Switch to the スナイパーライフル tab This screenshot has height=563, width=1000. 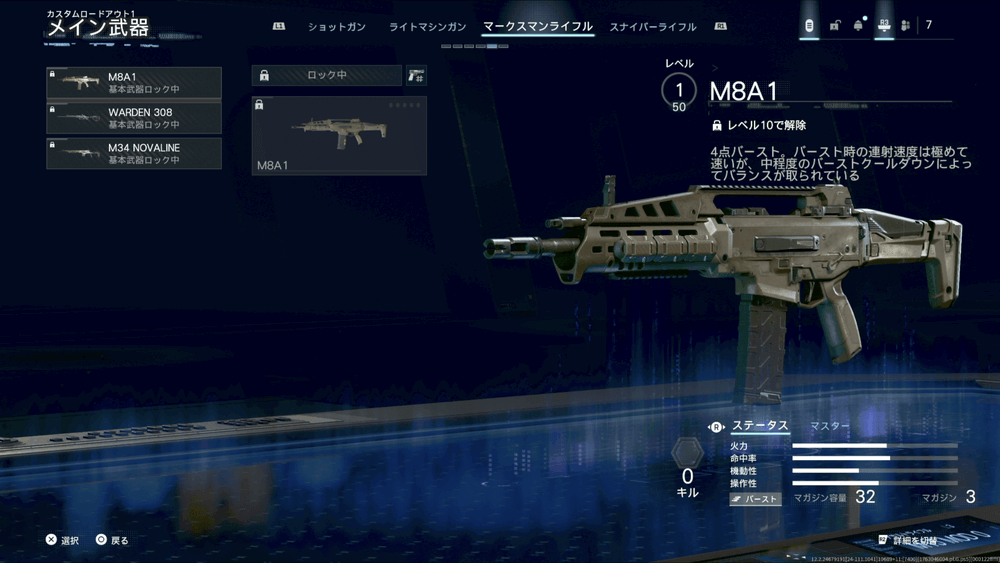click(653, 26)
